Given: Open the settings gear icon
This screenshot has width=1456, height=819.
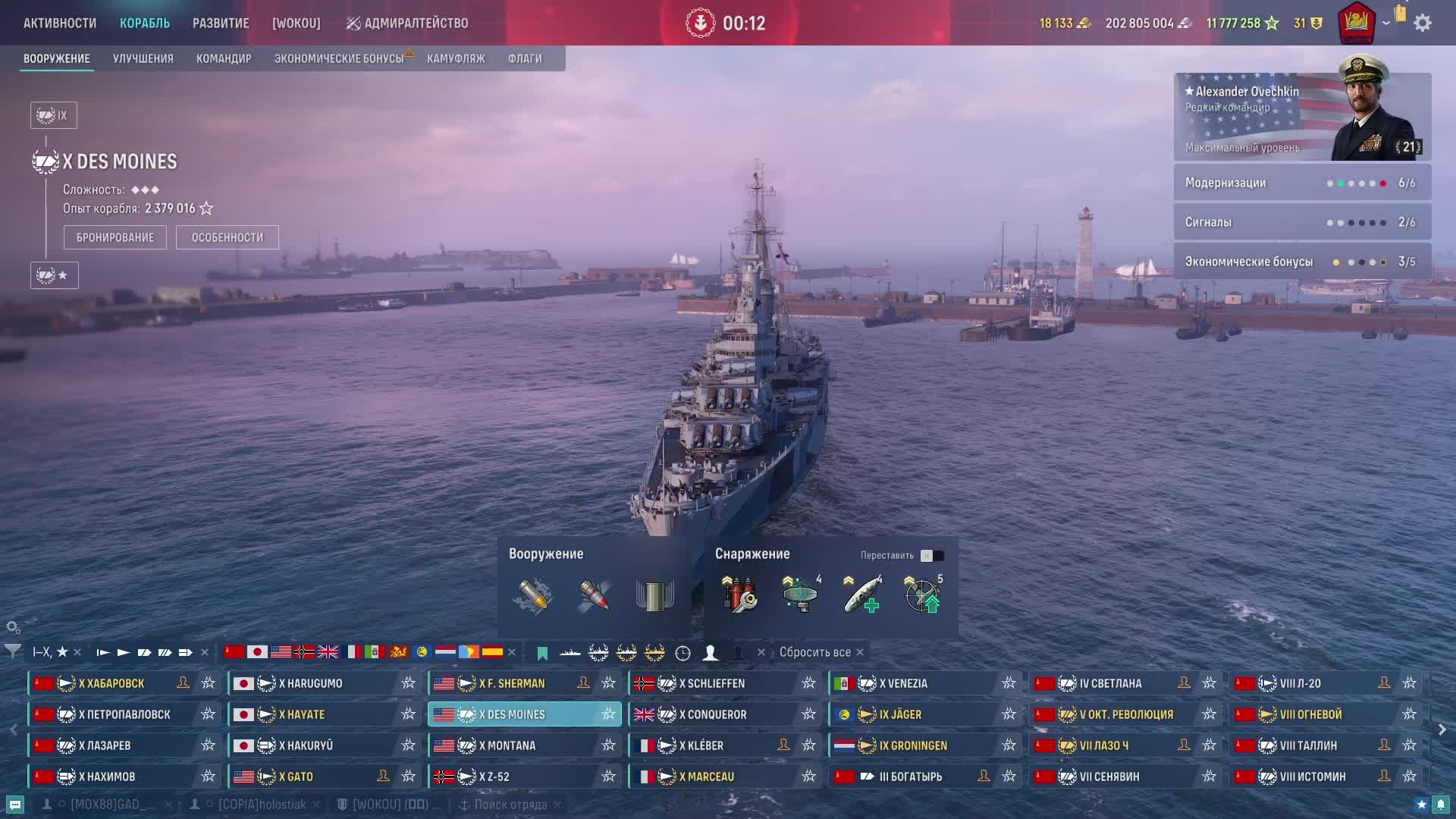Looking at the screenshot, I should pos(1423,23).
